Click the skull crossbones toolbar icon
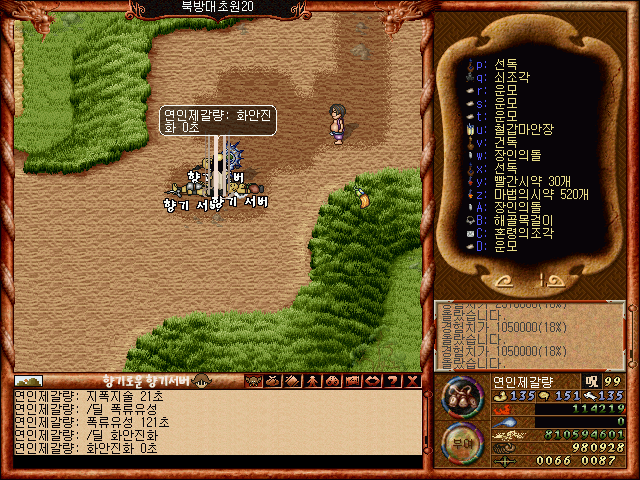This screenshot has width=640, height=480. tap(253, 381)
